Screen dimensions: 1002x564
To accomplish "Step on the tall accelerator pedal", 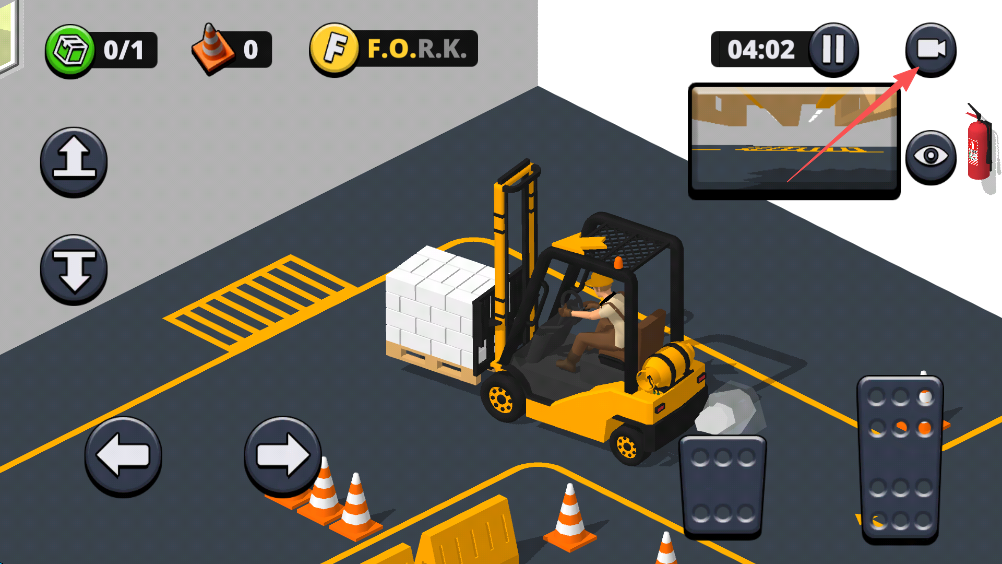I will click(900, 459).
